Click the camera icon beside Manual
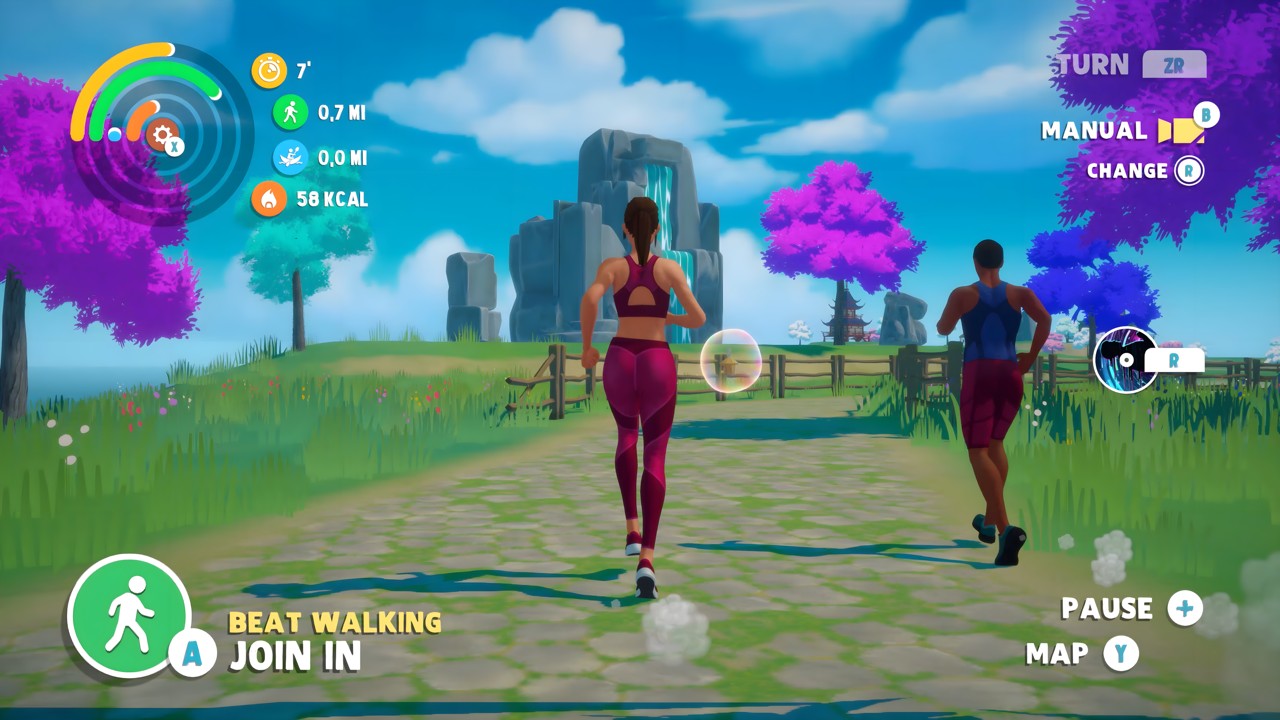This screenshot has width=1280, height=720. [1183, 130]
